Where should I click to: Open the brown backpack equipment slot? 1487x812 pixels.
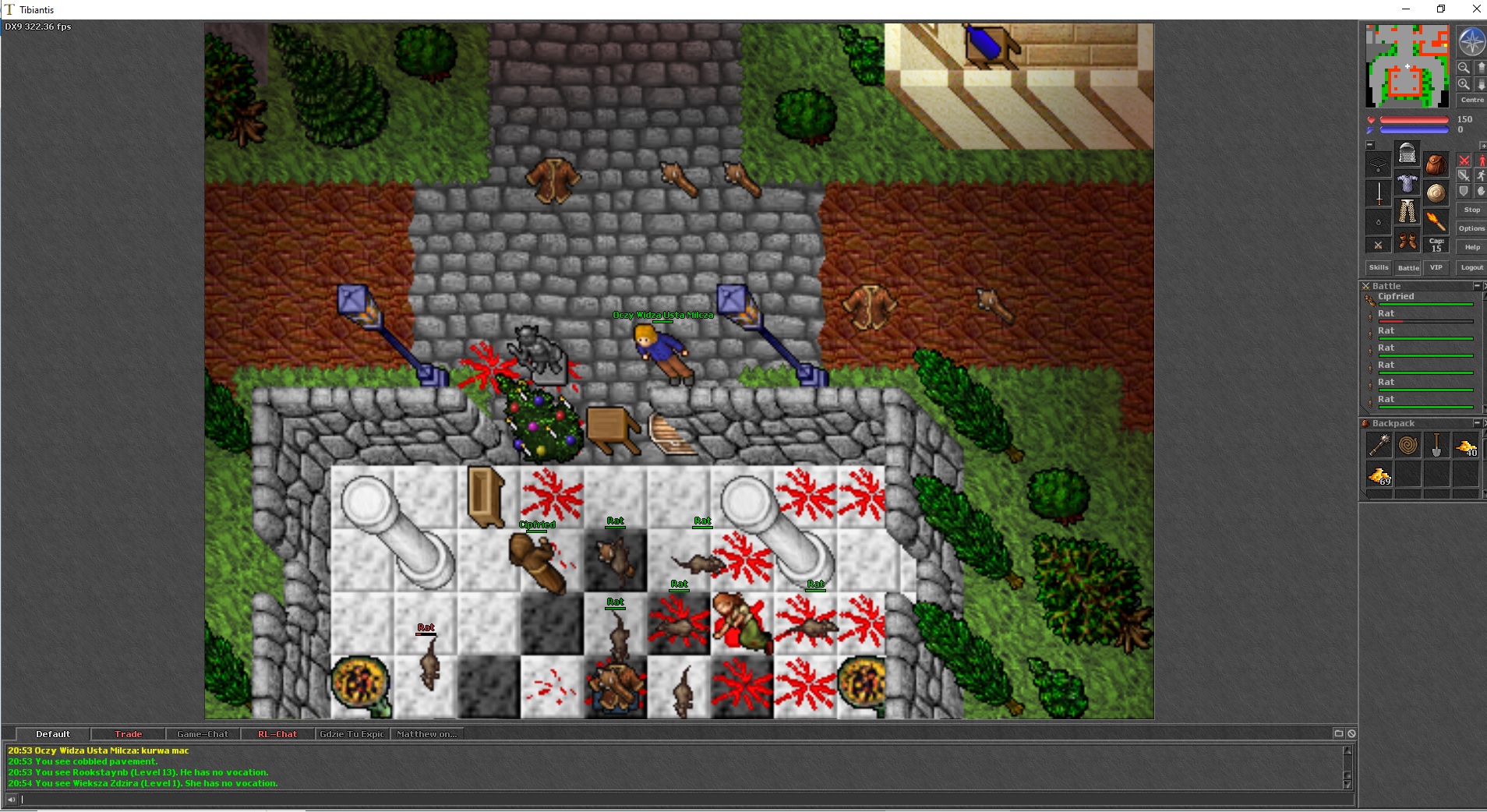[x=1436, y=164]
